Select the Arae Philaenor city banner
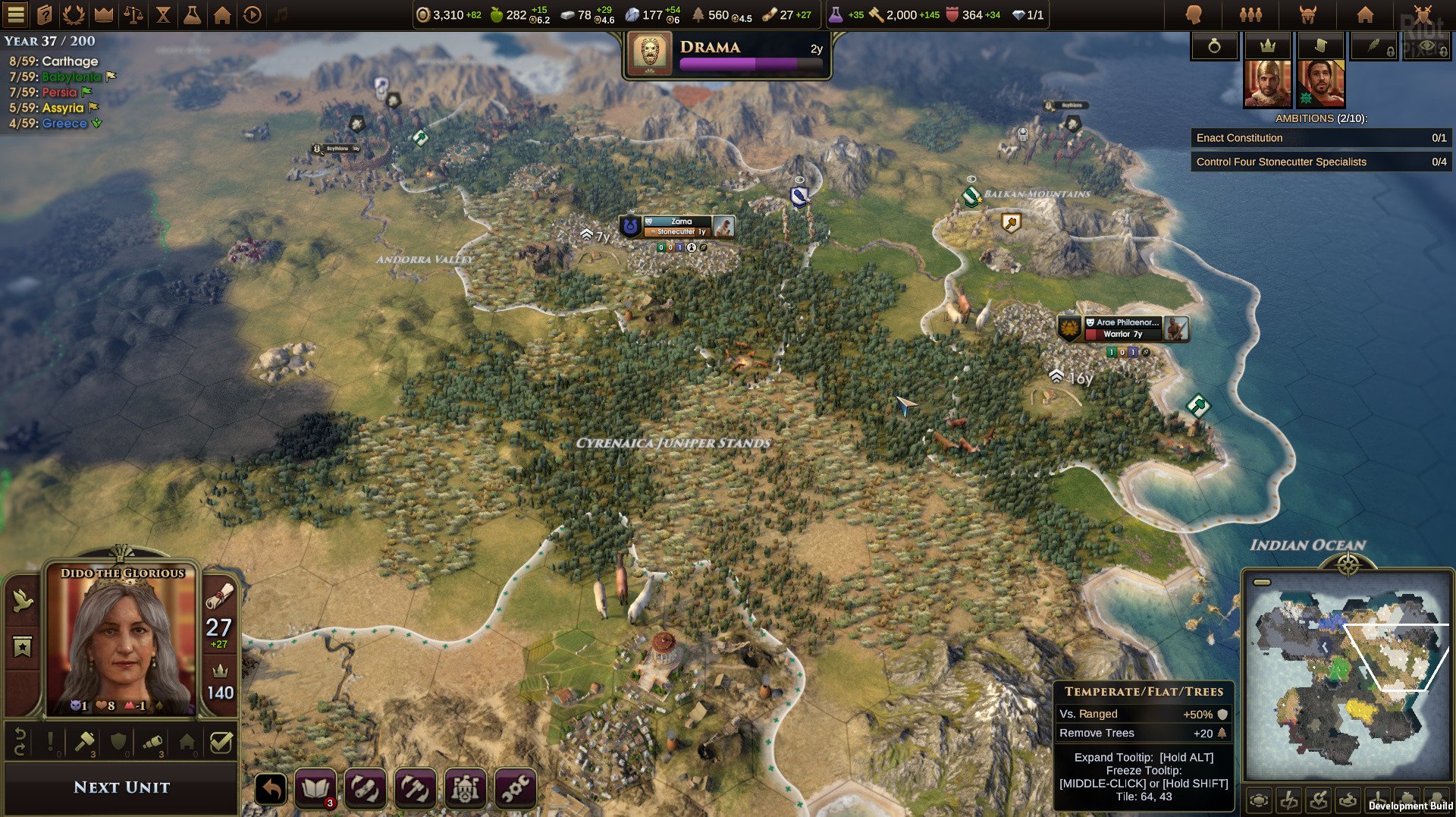 (1125, 328)
